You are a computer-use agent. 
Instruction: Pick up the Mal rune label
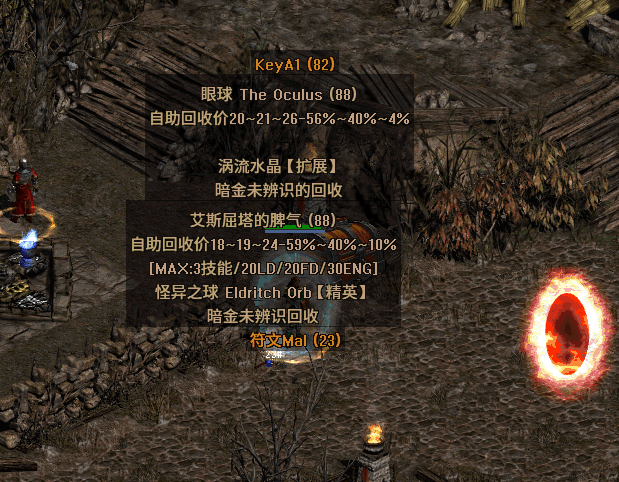point(295,341)
